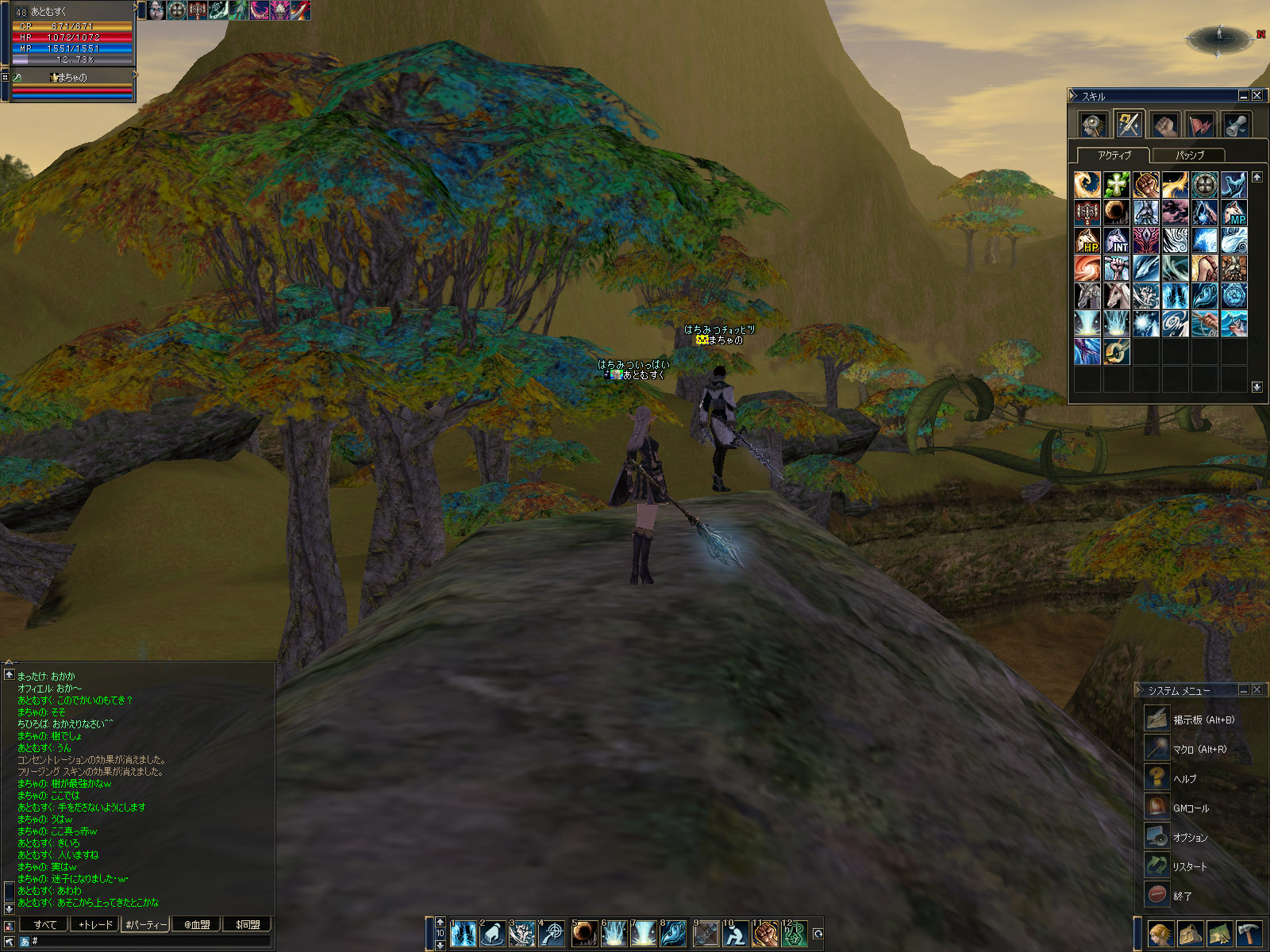The image size is (1270, 952).
Task: Choose the wolf HP skill icon
Action: pyautogui.click(x=1087, y=240)
